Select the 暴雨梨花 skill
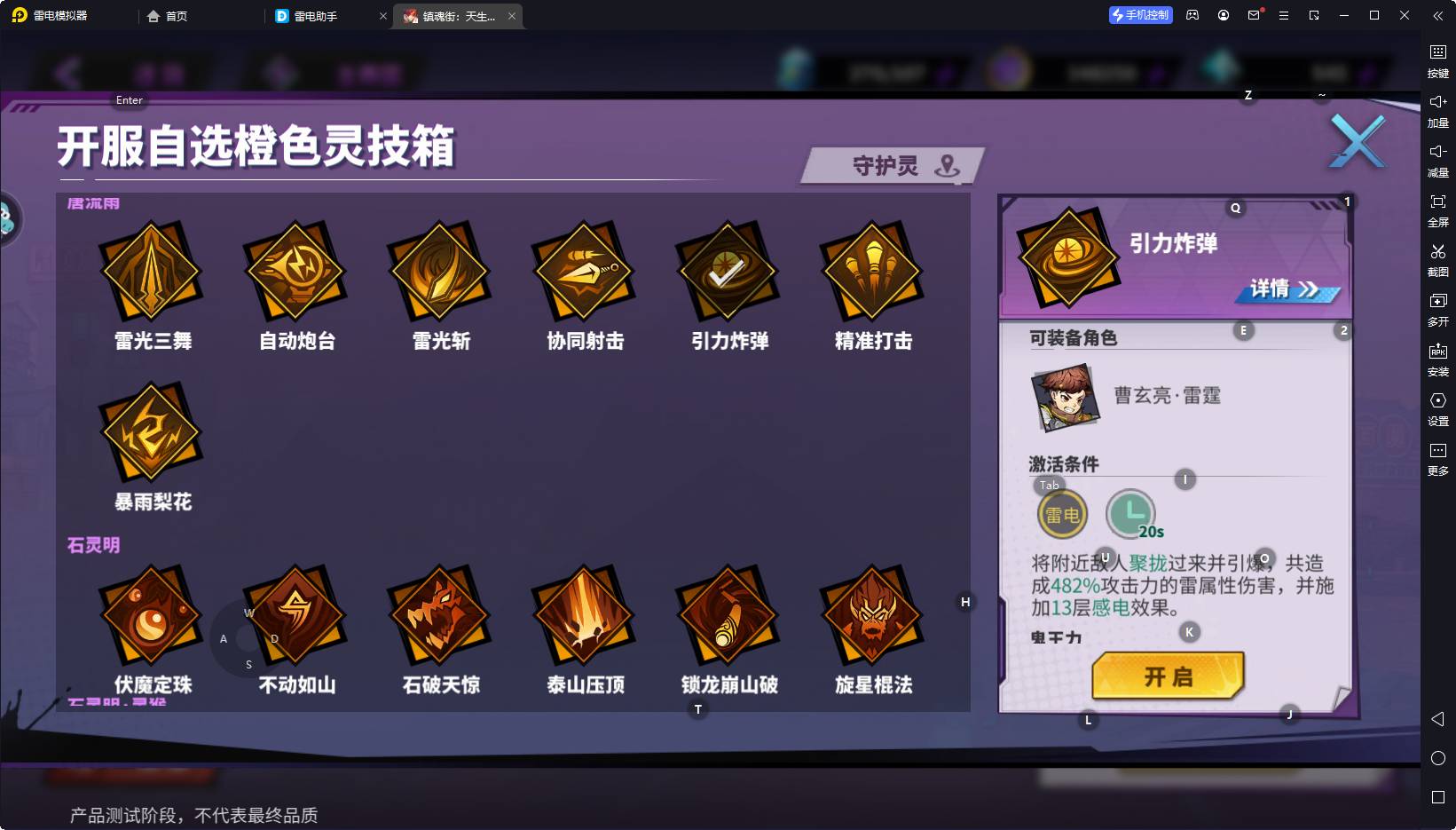 point(152,432)
